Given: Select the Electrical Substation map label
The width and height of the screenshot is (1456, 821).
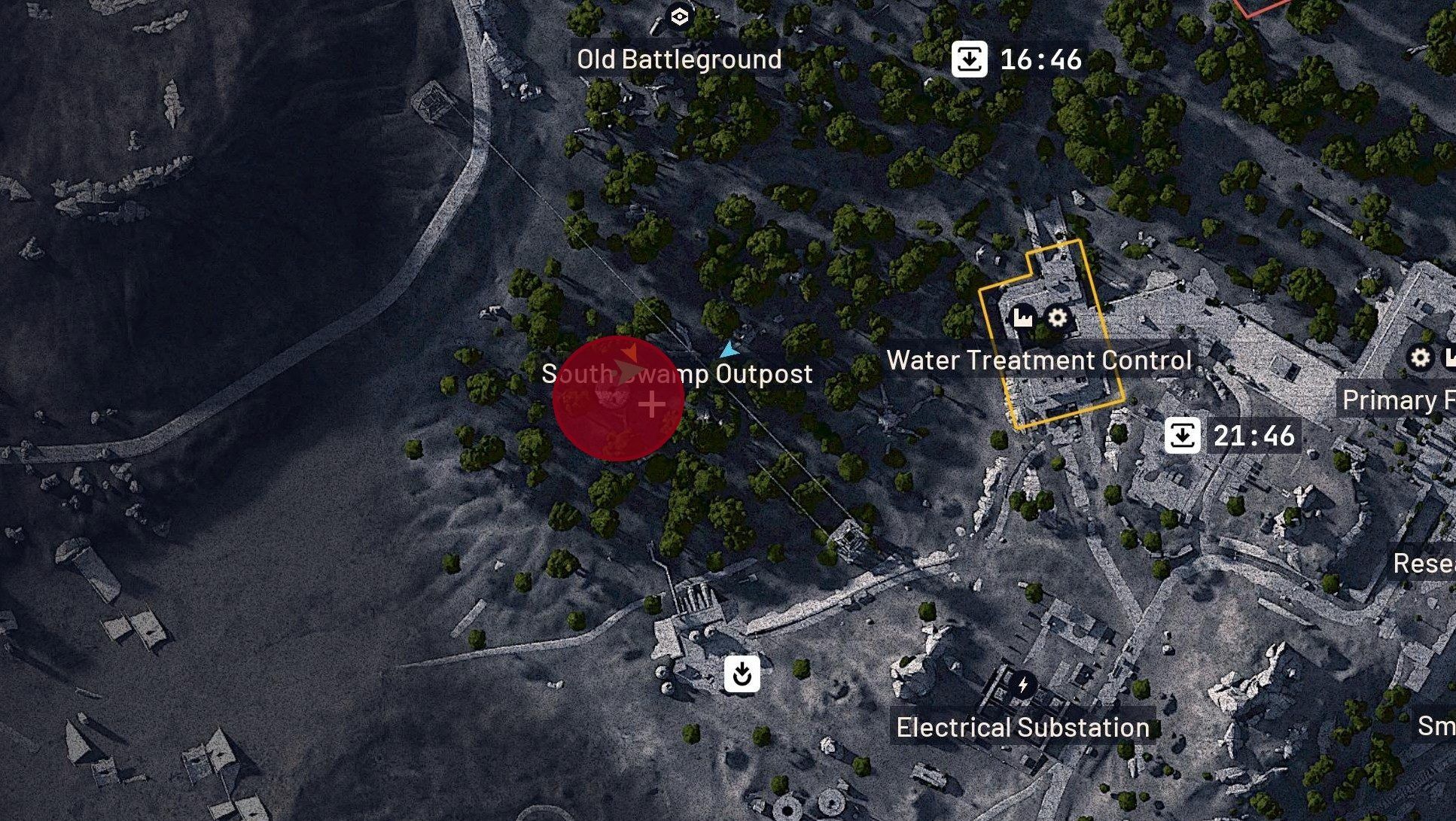Looking at the screenshot, I should [1022, 728].
